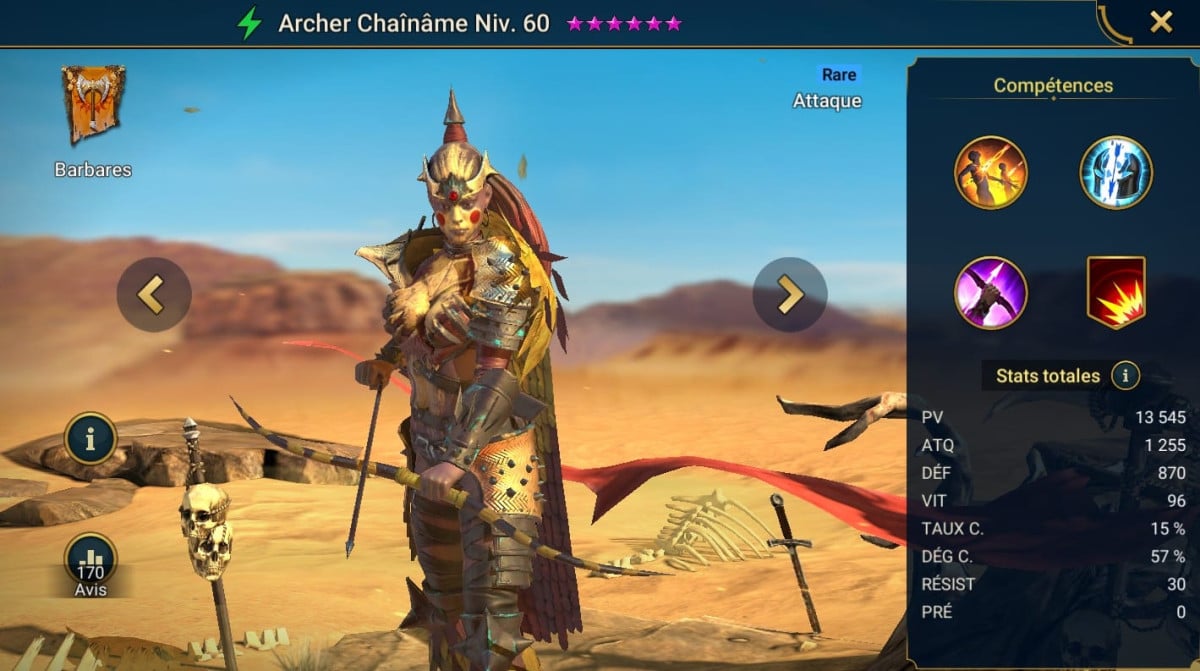The height and width of the screenshot is (671, 1200).
Task: Go to the next champion with right arrow
Action: pyautogui.click(x=789, y=295)
